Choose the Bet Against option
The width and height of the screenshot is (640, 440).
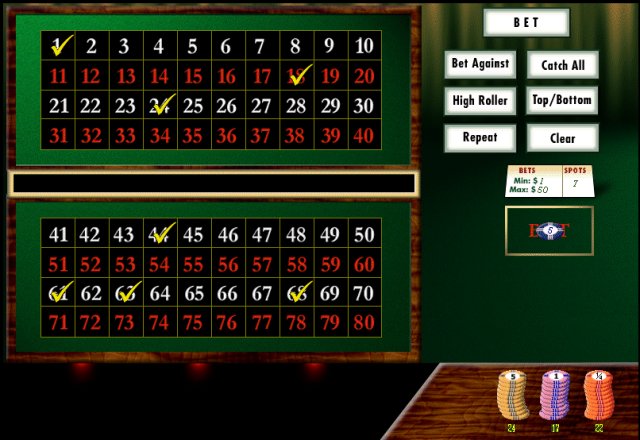pyautogui.click(x=480, y=64)
